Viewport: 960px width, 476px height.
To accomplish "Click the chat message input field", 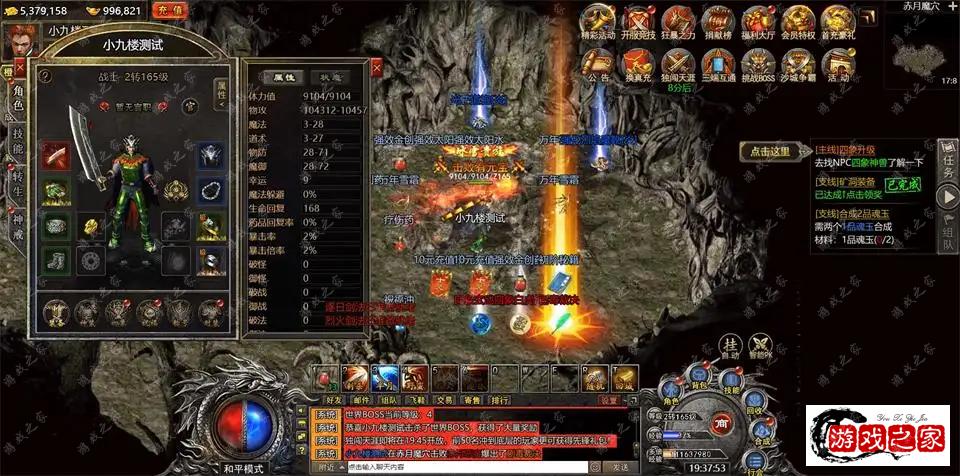I will pos(470,467).
